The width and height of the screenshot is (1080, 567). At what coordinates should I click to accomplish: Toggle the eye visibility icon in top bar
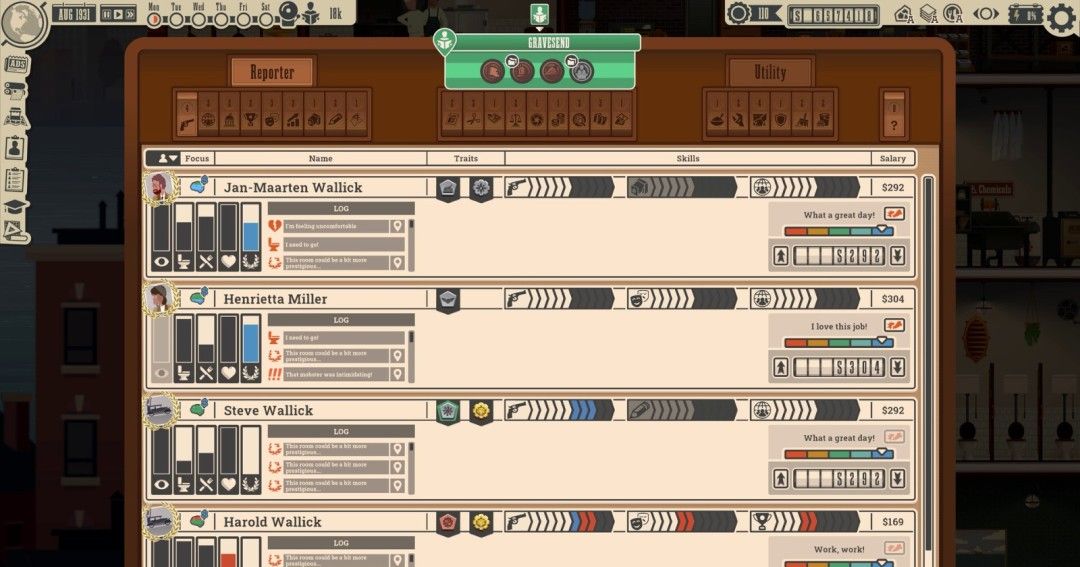coord(987,15)
